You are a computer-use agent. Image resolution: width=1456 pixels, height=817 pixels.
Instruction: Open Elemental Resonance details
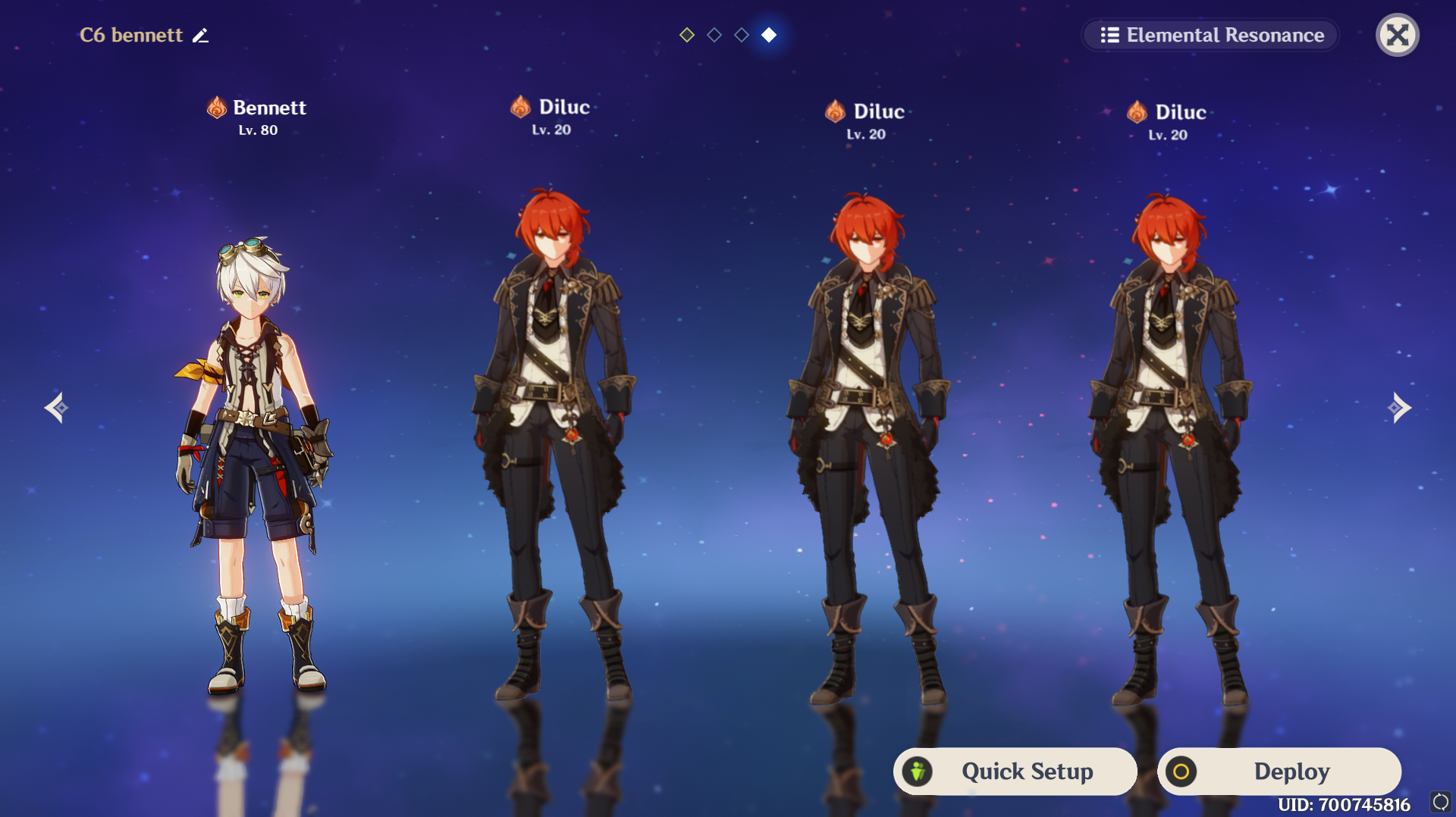coord(1210,35)
